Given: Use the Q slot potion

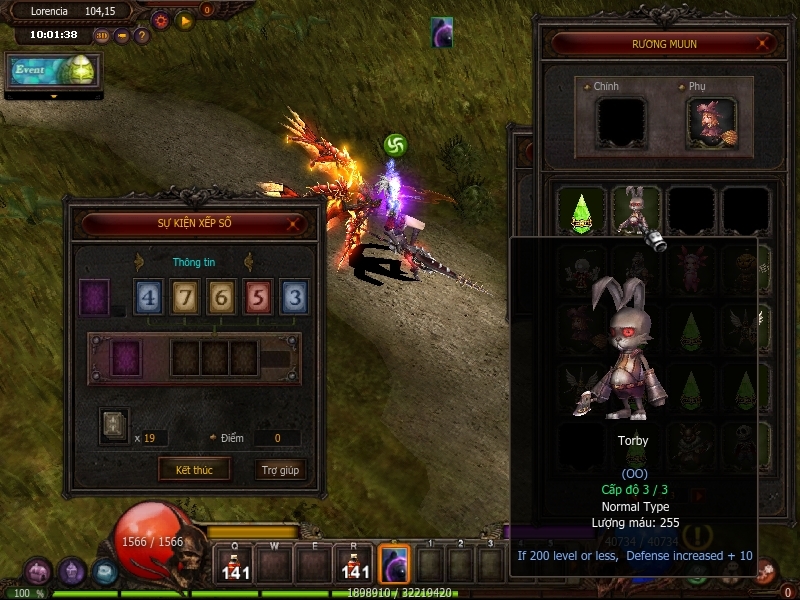Looking at the screenshot, I should tap(236, 563).
